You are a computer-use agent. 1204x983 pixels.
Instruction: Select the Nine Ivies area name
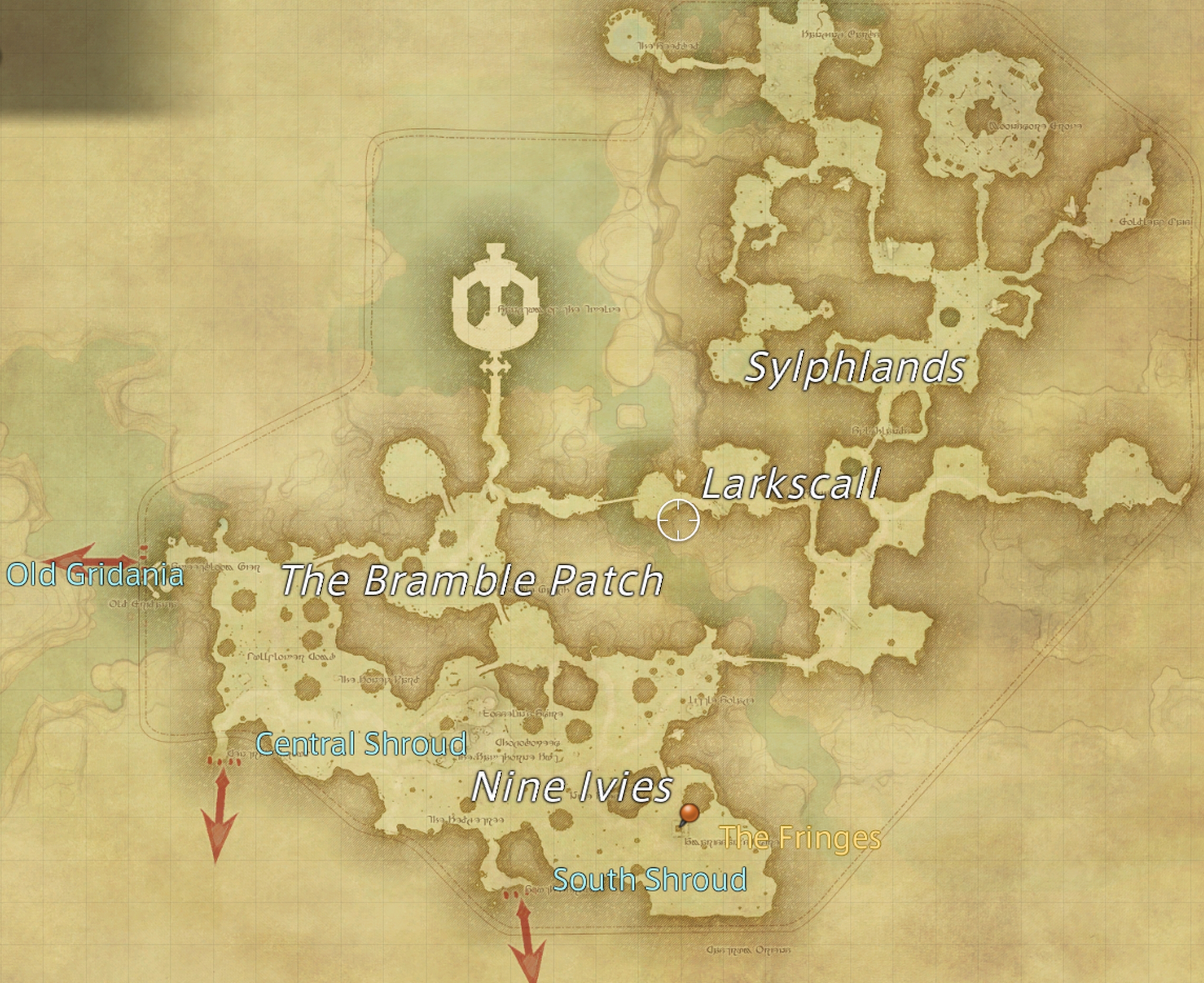(572, 787)
